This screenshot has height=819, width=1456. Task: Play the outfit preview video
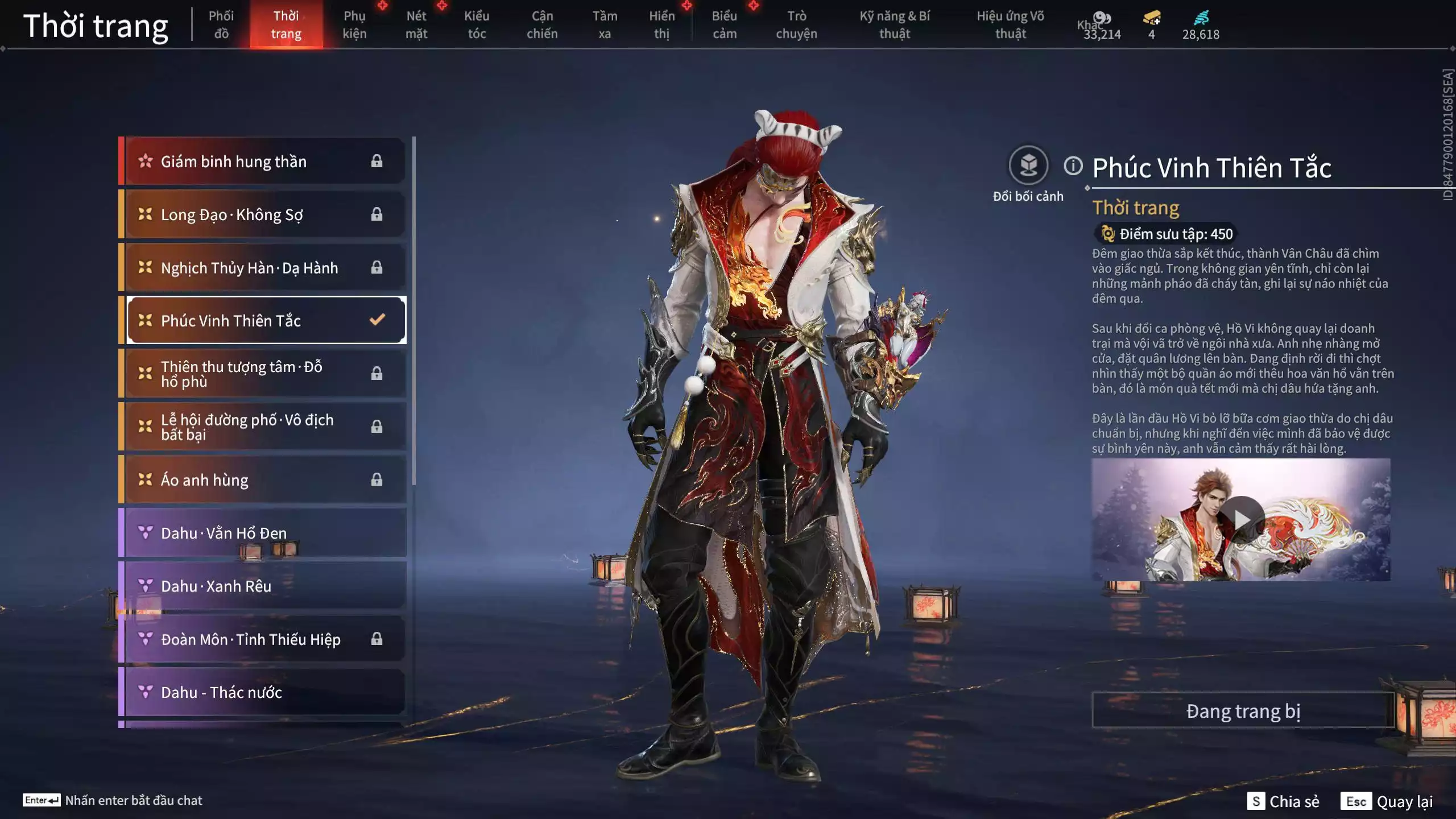pos(1242,519)
